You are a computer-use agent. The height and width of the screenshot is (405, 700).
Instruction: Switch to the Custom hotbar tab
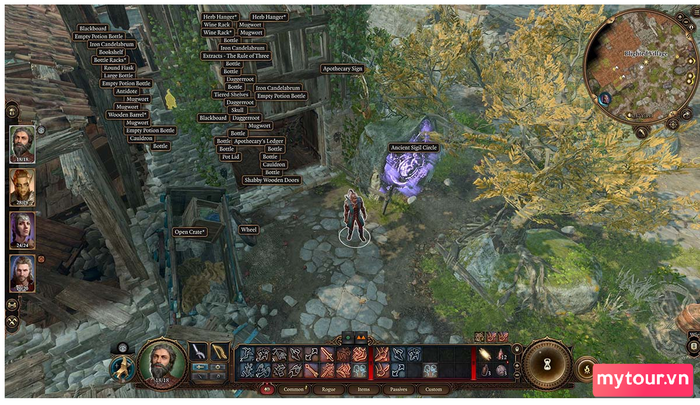432,389
